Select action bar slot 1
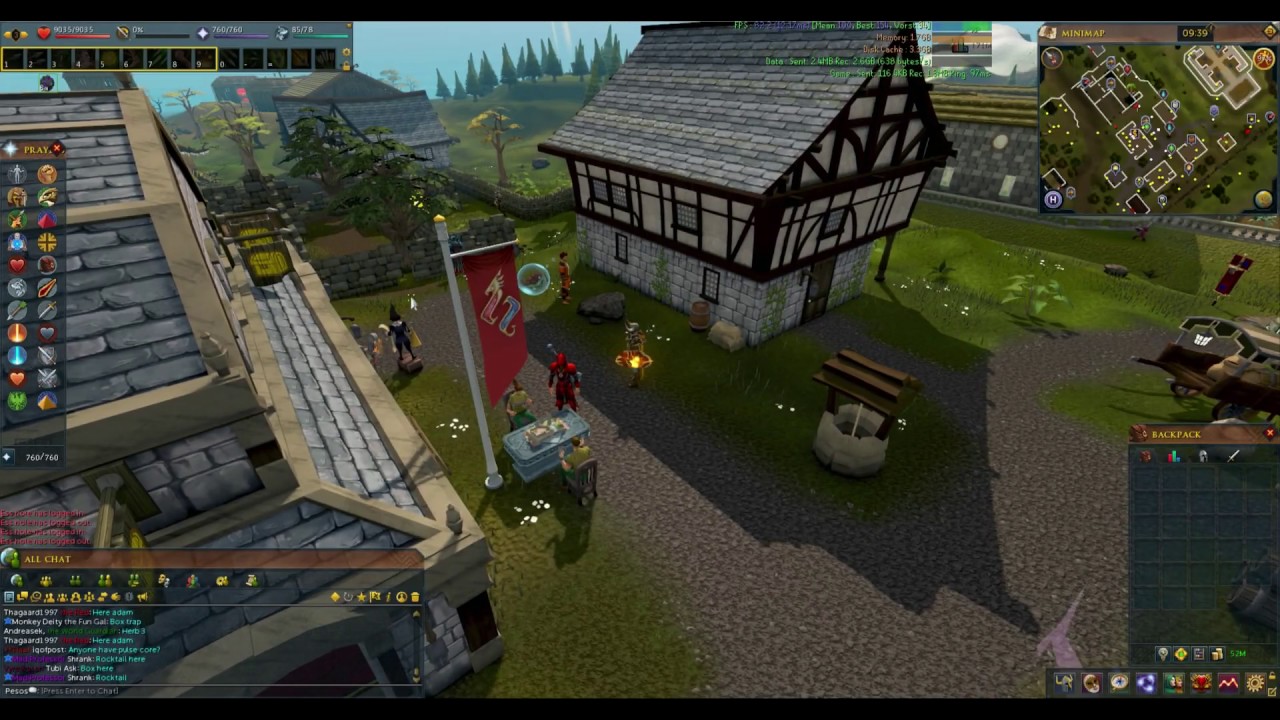The image size is (1280, 720). click(x=13, y=60)
